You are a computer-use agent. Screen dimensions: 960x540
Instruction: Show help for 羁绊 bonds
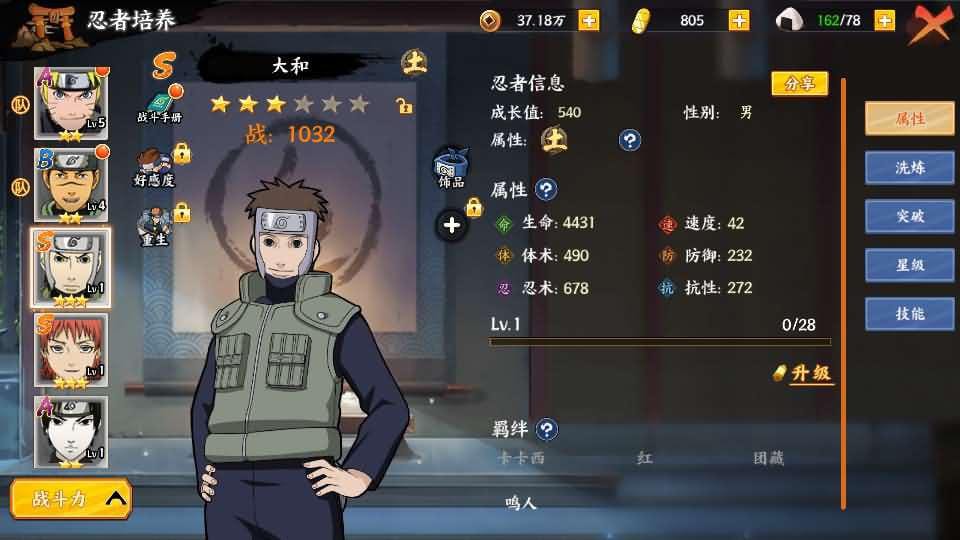pyautogui.click(x=547, y=430)
